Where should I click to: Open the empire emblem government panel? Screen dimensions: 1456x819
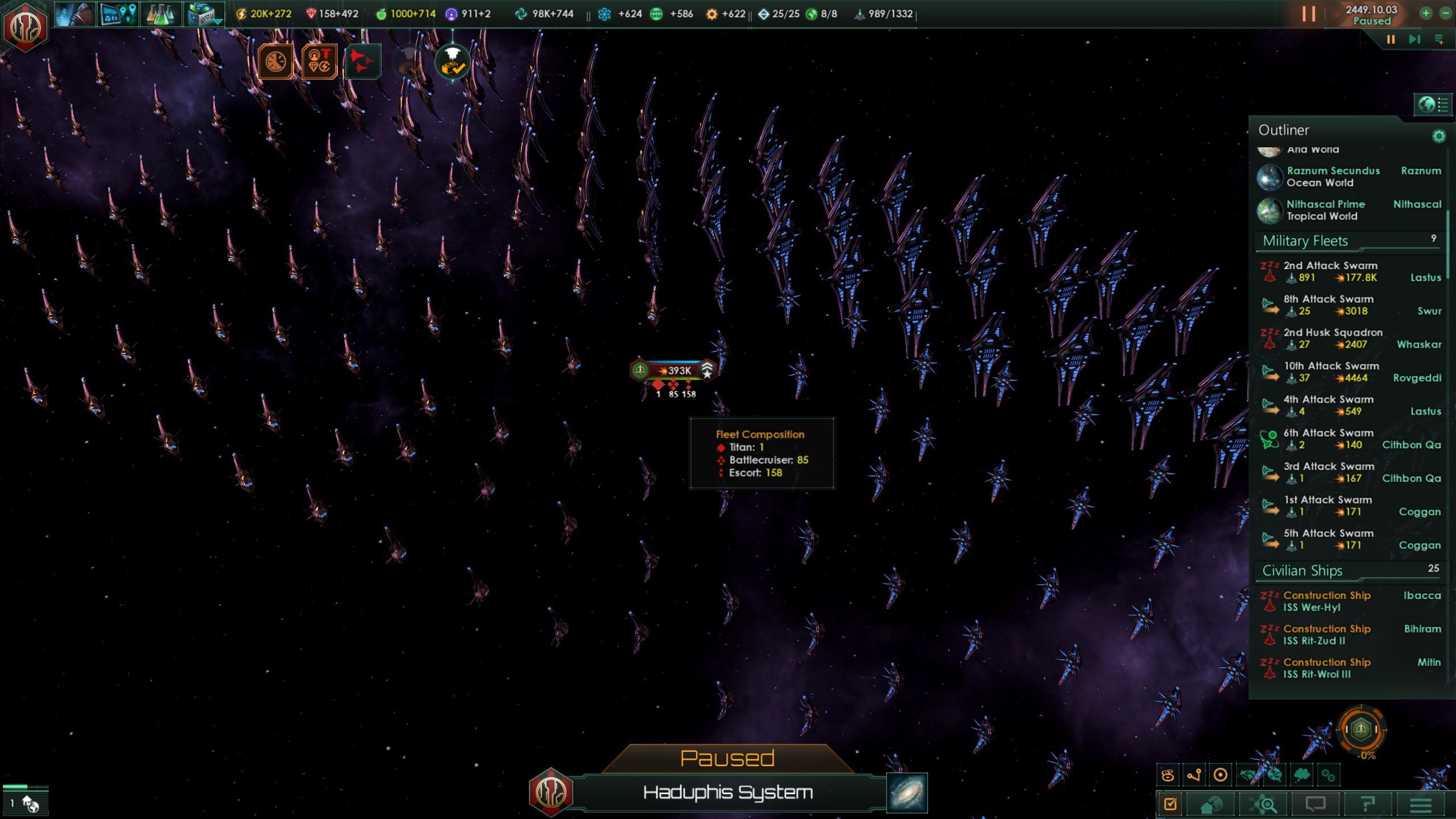coord(25,27)
